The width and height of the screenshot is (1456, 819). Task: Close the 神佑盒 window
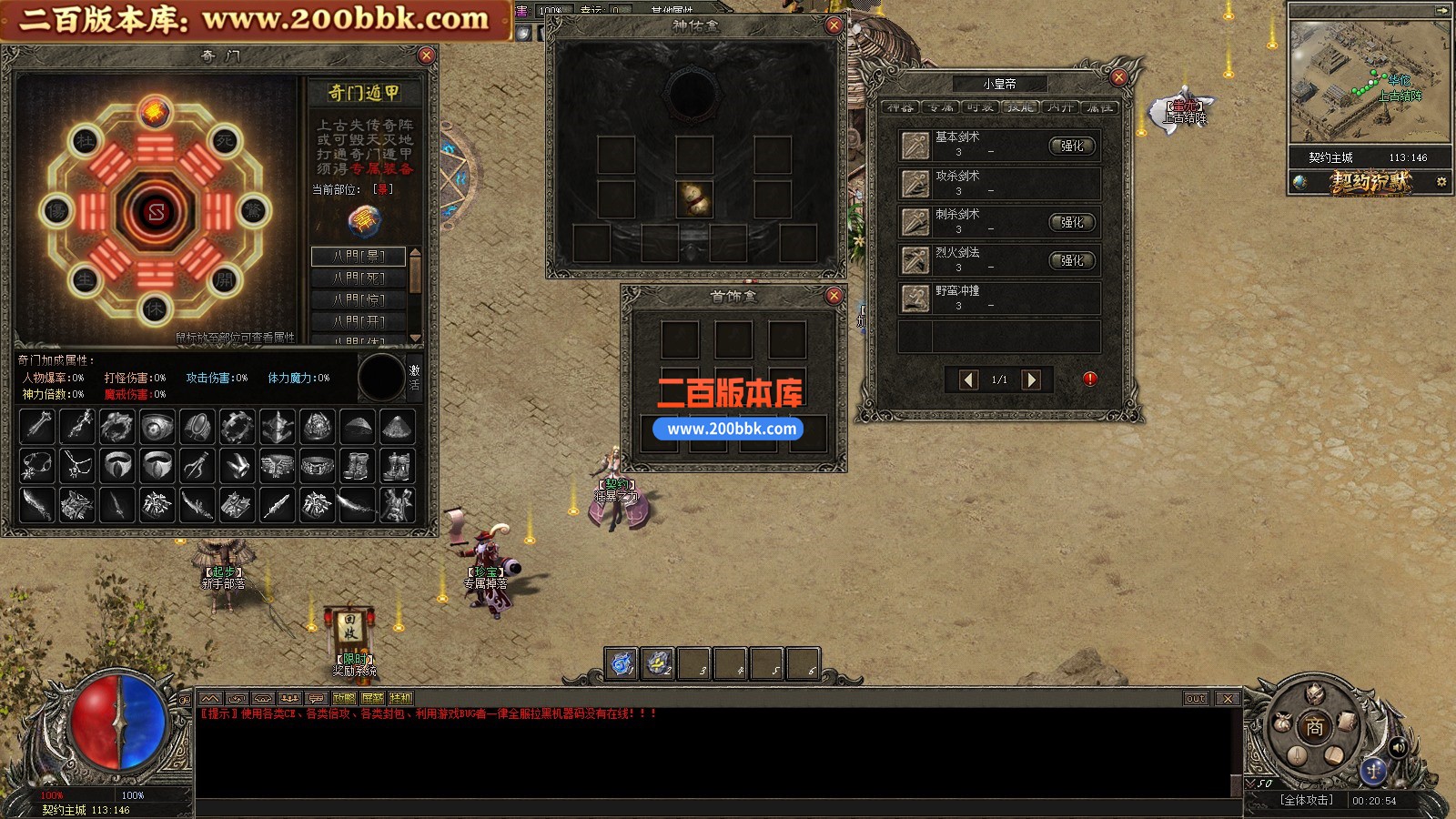[x=834, y=25]
